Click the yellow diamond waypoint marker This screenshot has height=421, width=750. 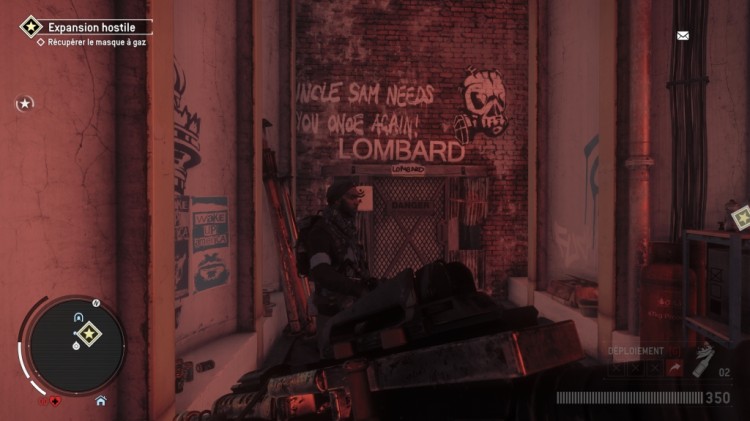pyautogui.click(x=740, y=216)
